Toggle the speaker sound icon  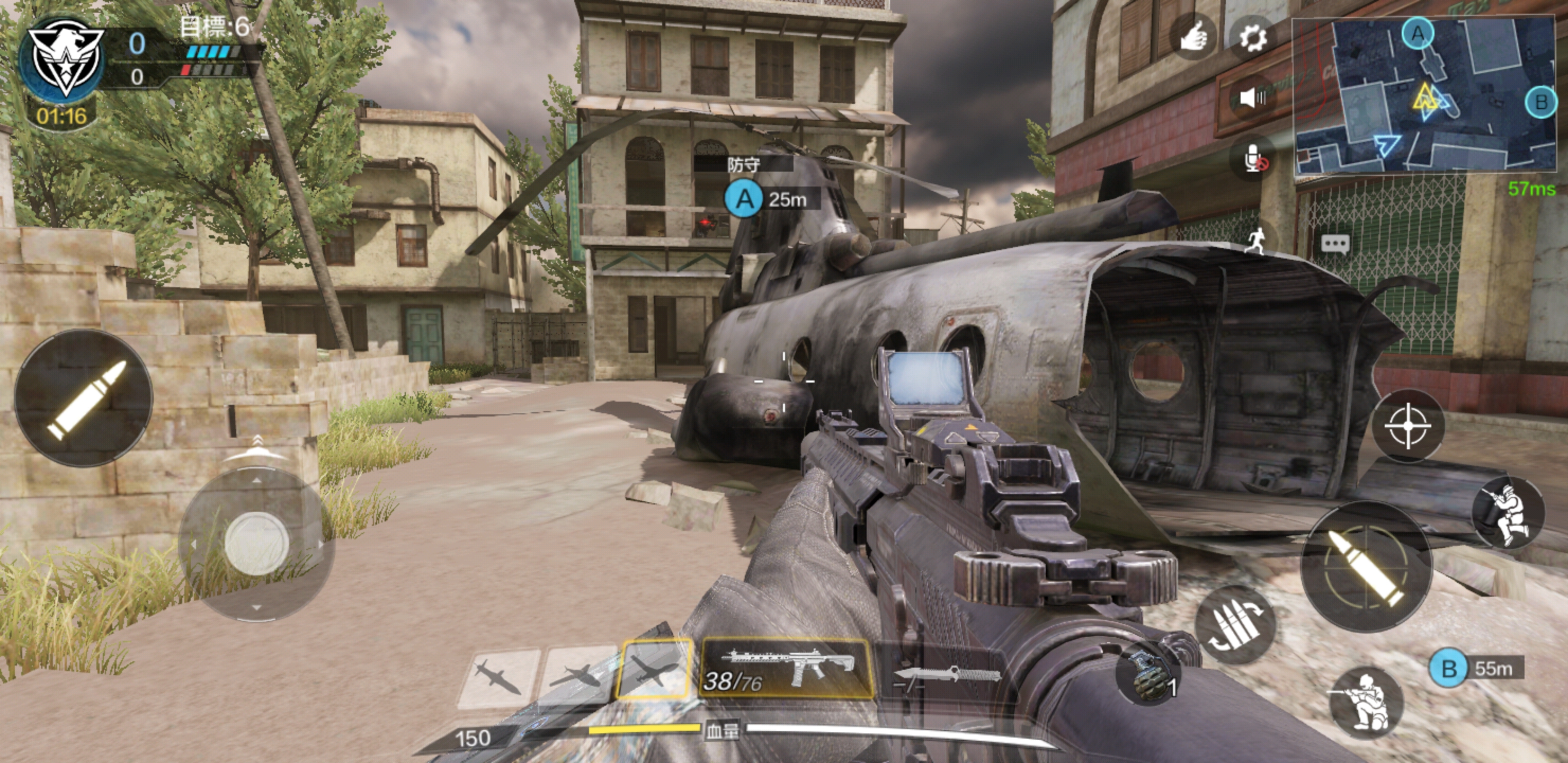coord(1252,97)
